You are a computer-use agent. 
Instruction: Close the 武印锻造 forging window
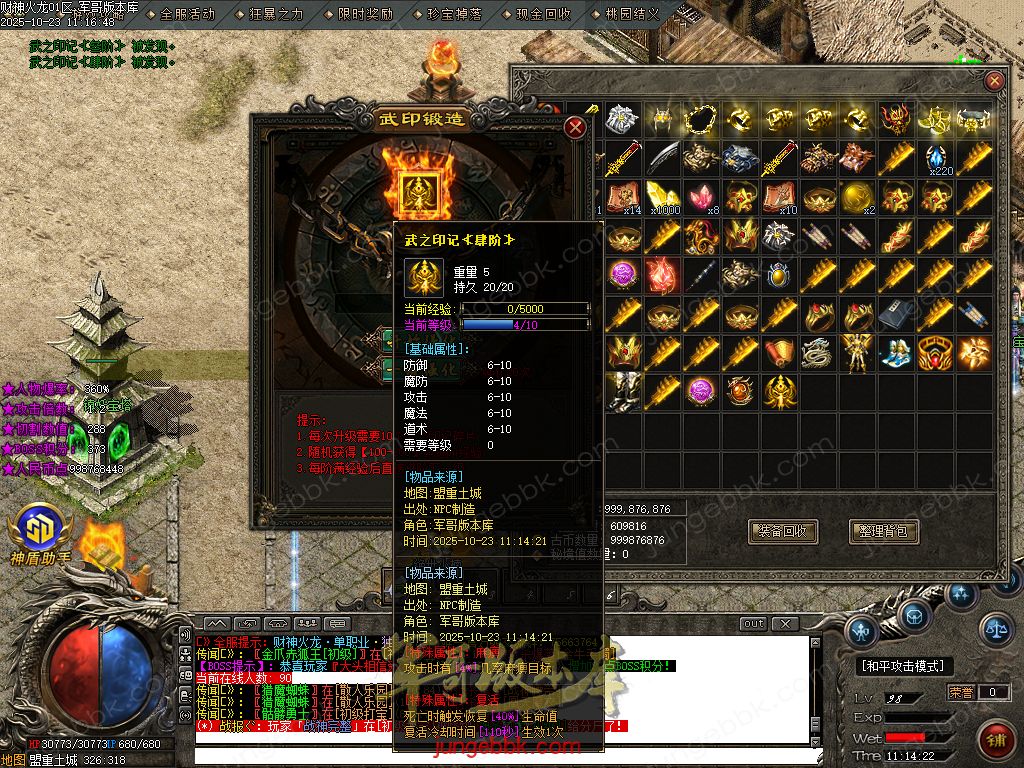[x=575, y=127]
